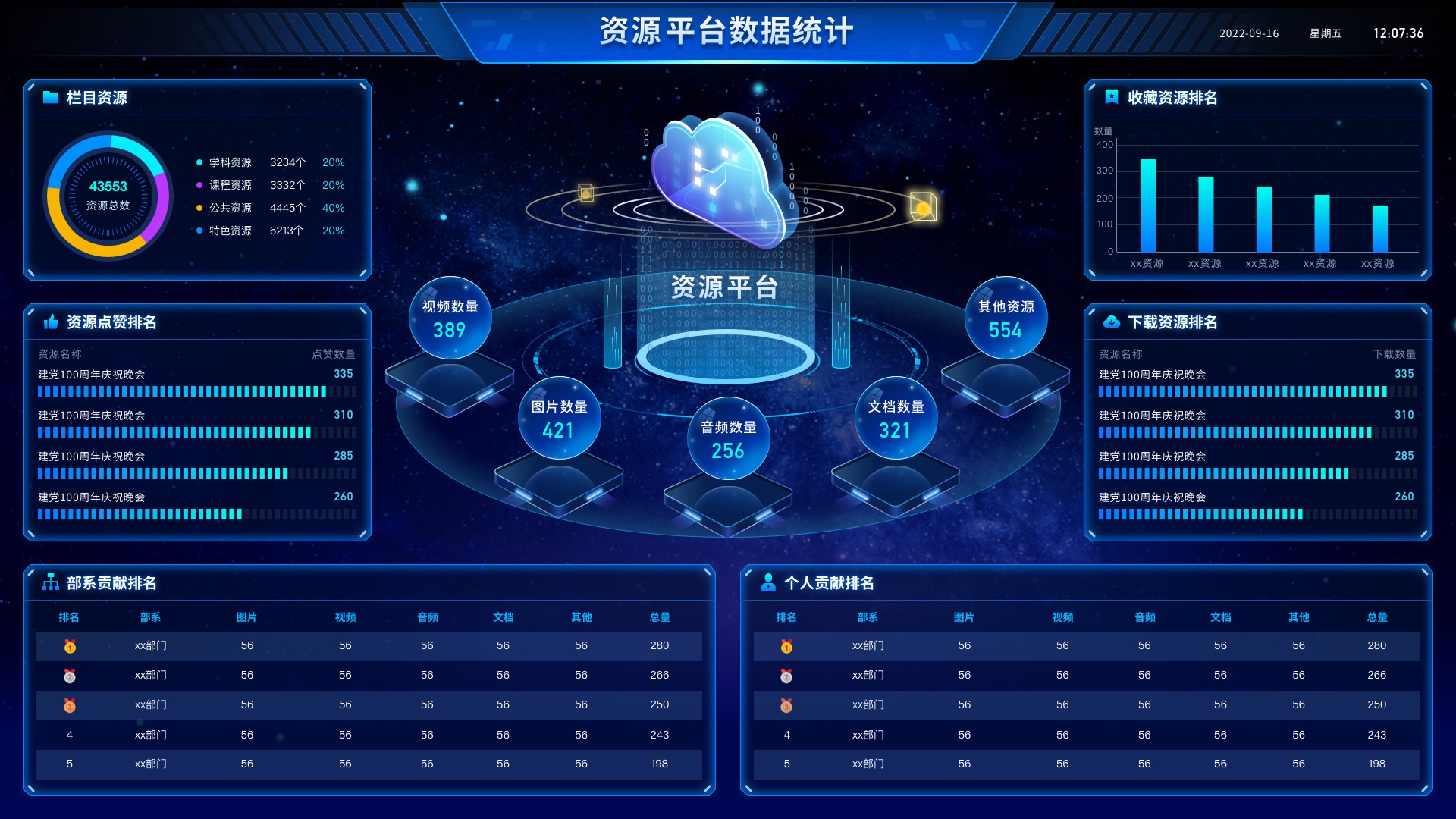Click the bookmark icon next to 收藏资源排名
1456x819 pixels.
1110,97
